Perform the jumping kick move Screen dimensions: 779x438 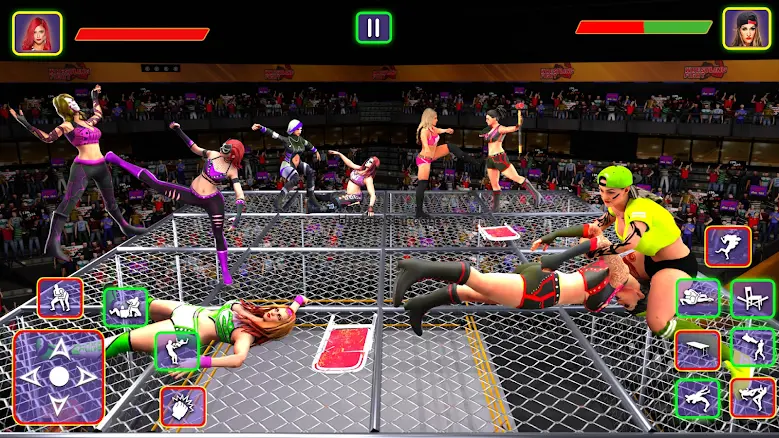tap(728, 246)
